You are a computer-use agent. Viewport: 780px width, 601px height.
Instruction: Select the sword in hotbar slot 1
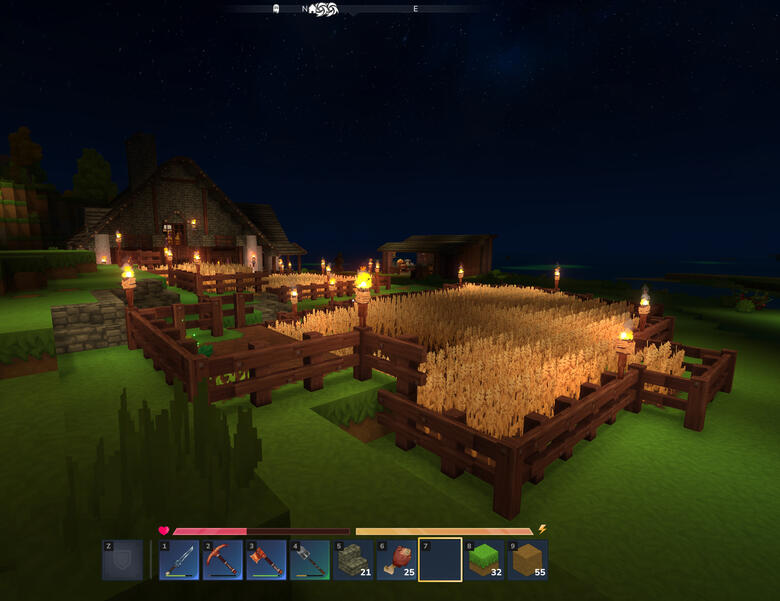179,560
